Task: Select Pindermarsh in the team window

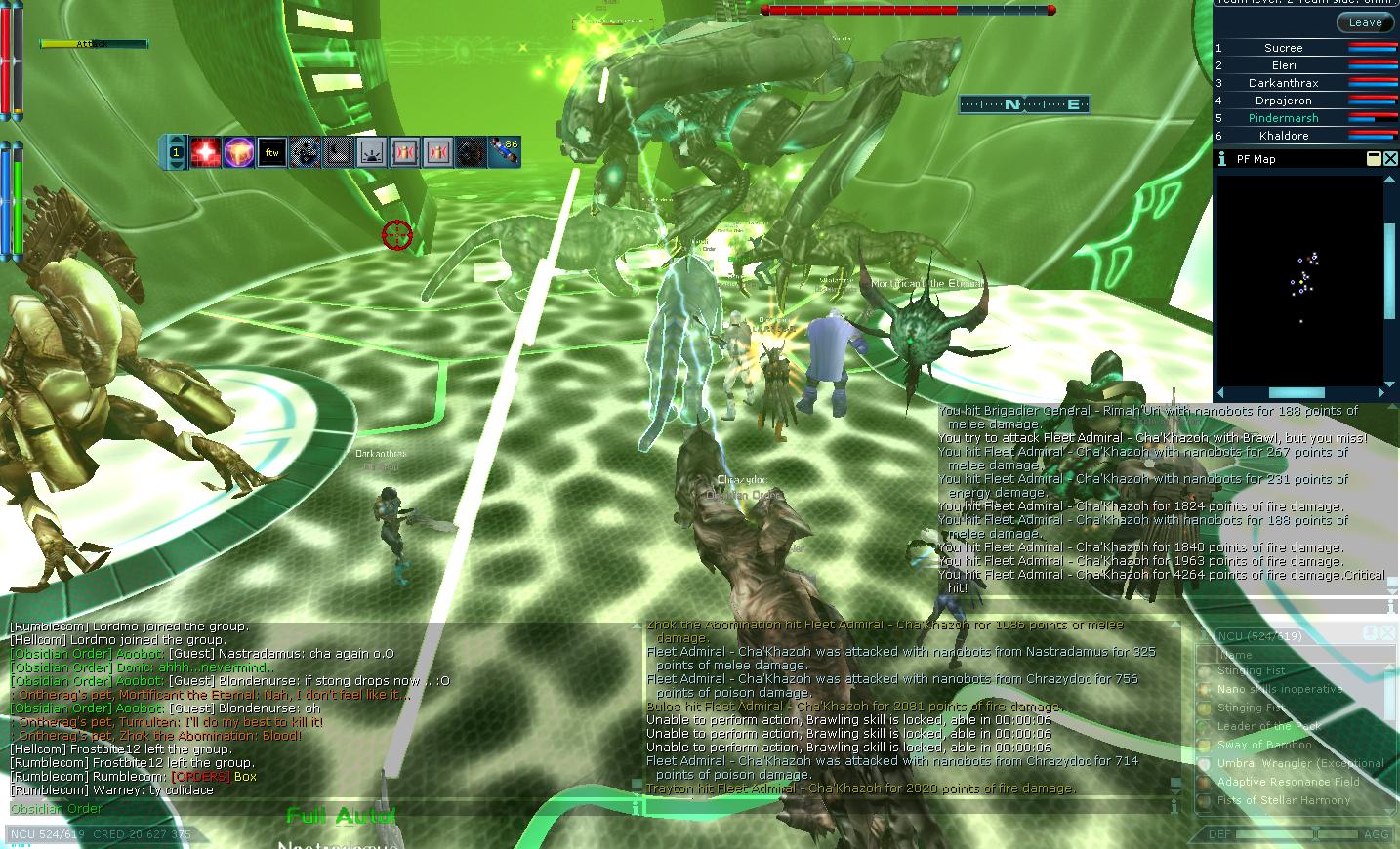Action: [1283, 118]
